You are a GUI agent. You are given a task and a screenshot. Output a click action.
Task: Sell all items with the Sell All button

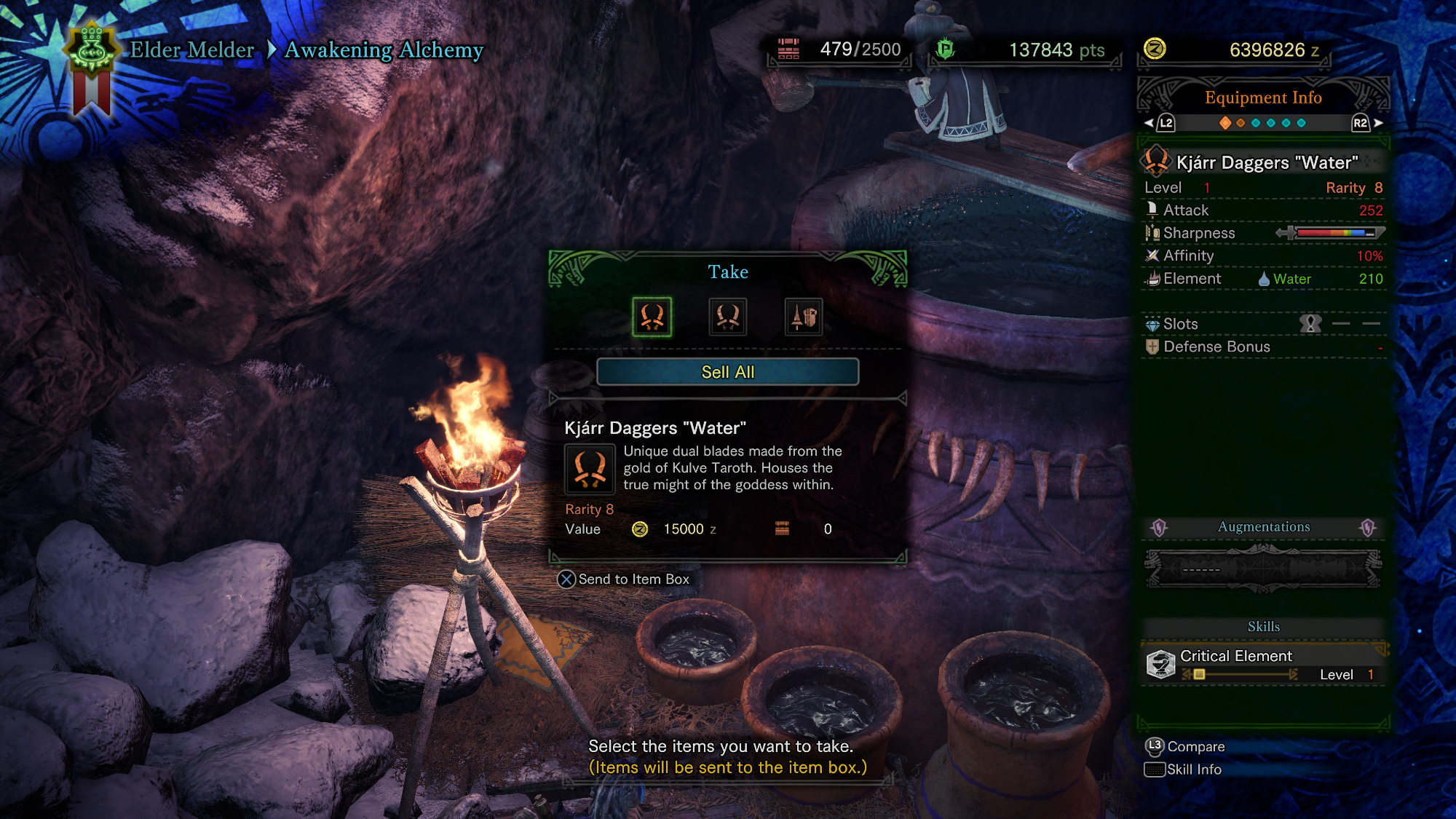pyautogui.click(x=727, y=372)
